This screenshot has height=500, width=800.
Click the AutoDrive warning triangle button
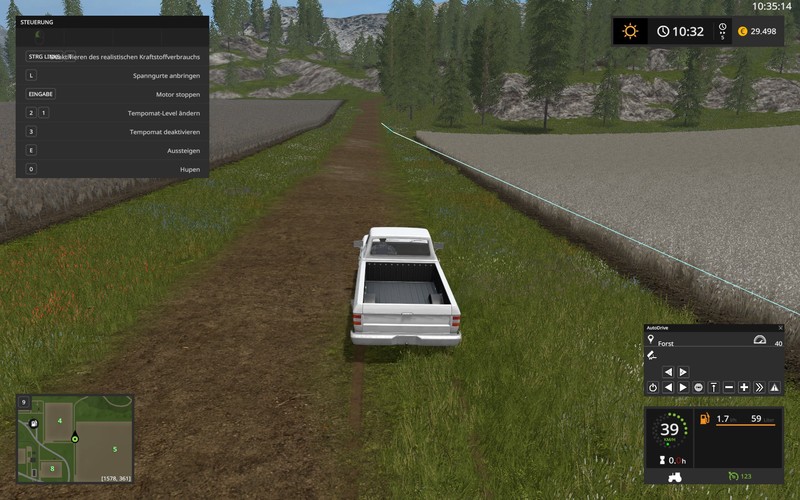774,387
